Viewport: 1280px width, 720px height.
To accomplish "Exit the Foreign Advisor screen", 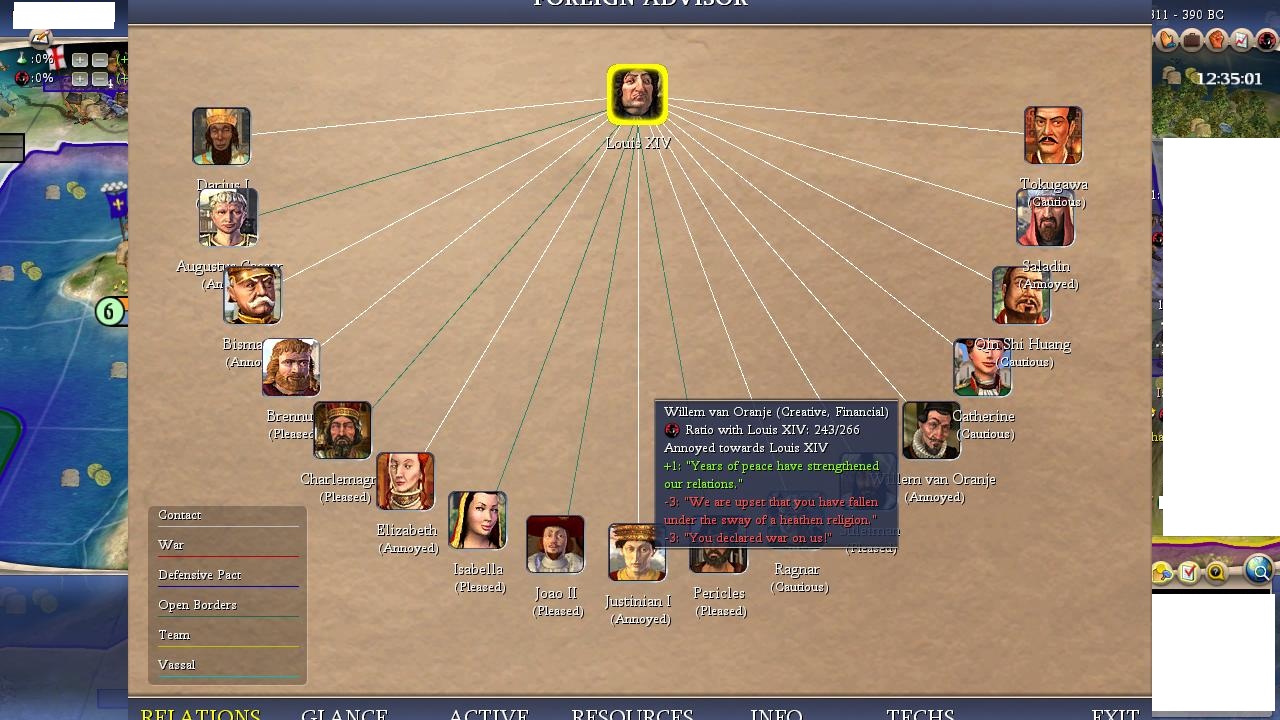I will [x=1115, y=713].
